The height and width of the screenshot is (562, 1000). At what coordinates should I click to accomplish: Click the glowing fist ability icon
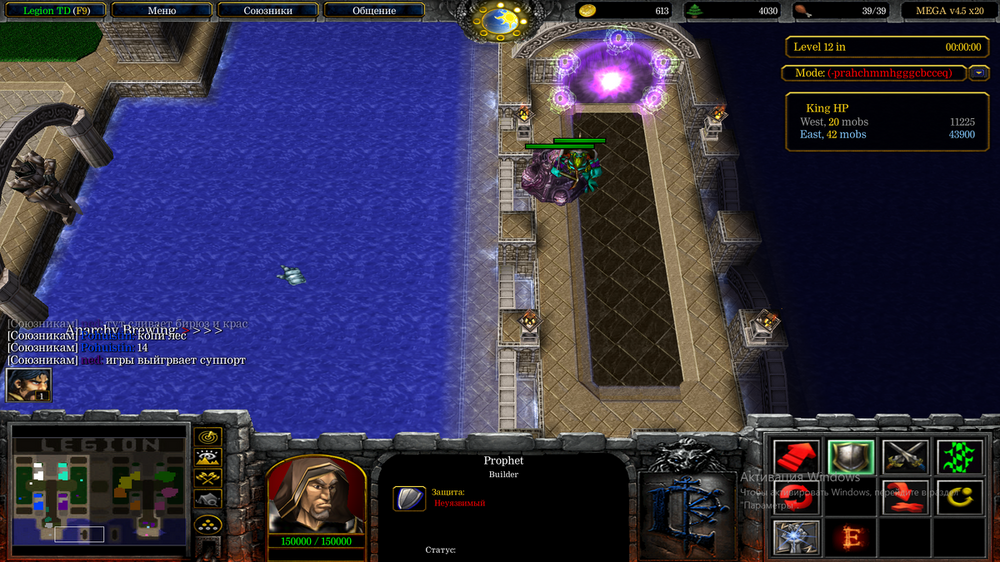pos(797,537)
